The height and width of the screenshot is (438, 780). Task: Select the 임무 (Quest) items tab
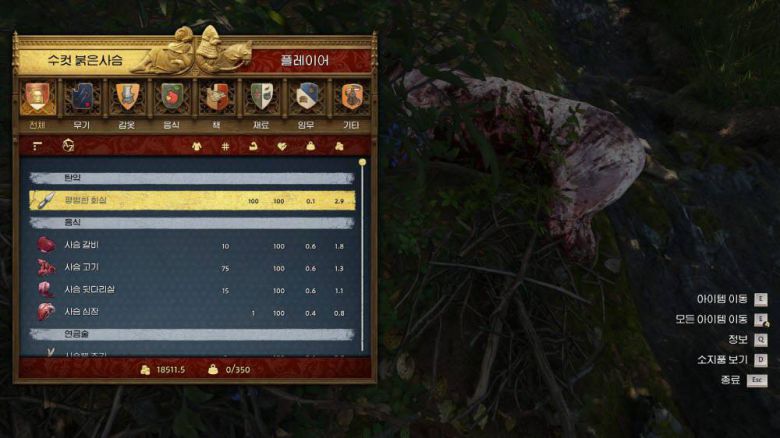pos(306,98)
